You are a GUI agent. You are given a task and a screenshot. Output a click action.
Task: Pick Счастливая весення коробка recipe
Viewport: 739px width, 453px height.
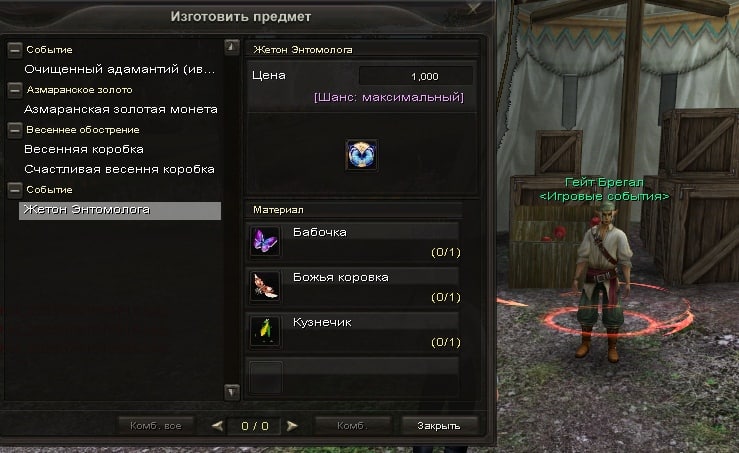coord(120,169)
